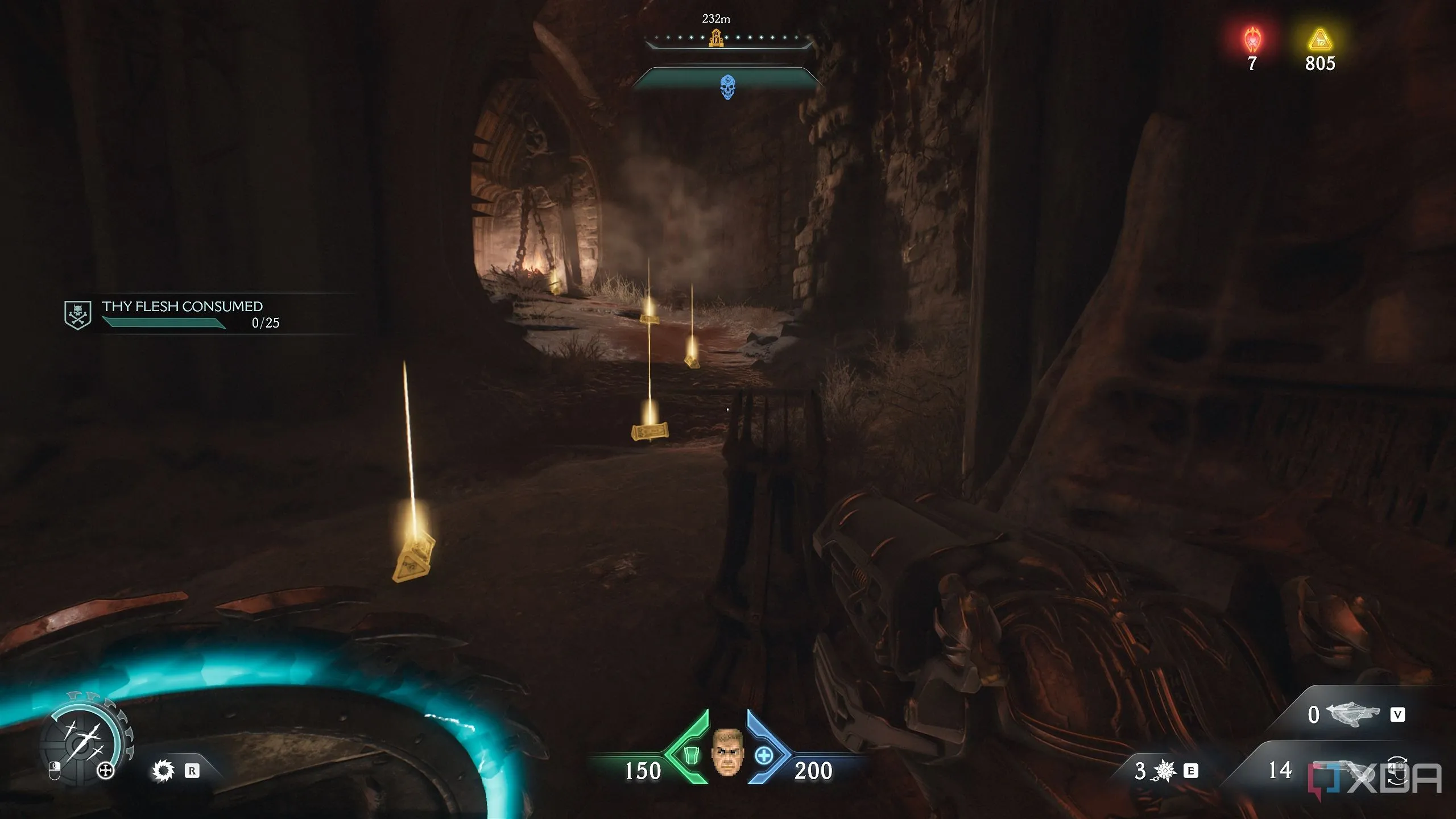This screenshot has width=1456, height=819.
Task: Select the shield saw ability icon
Action: [163, 771]
